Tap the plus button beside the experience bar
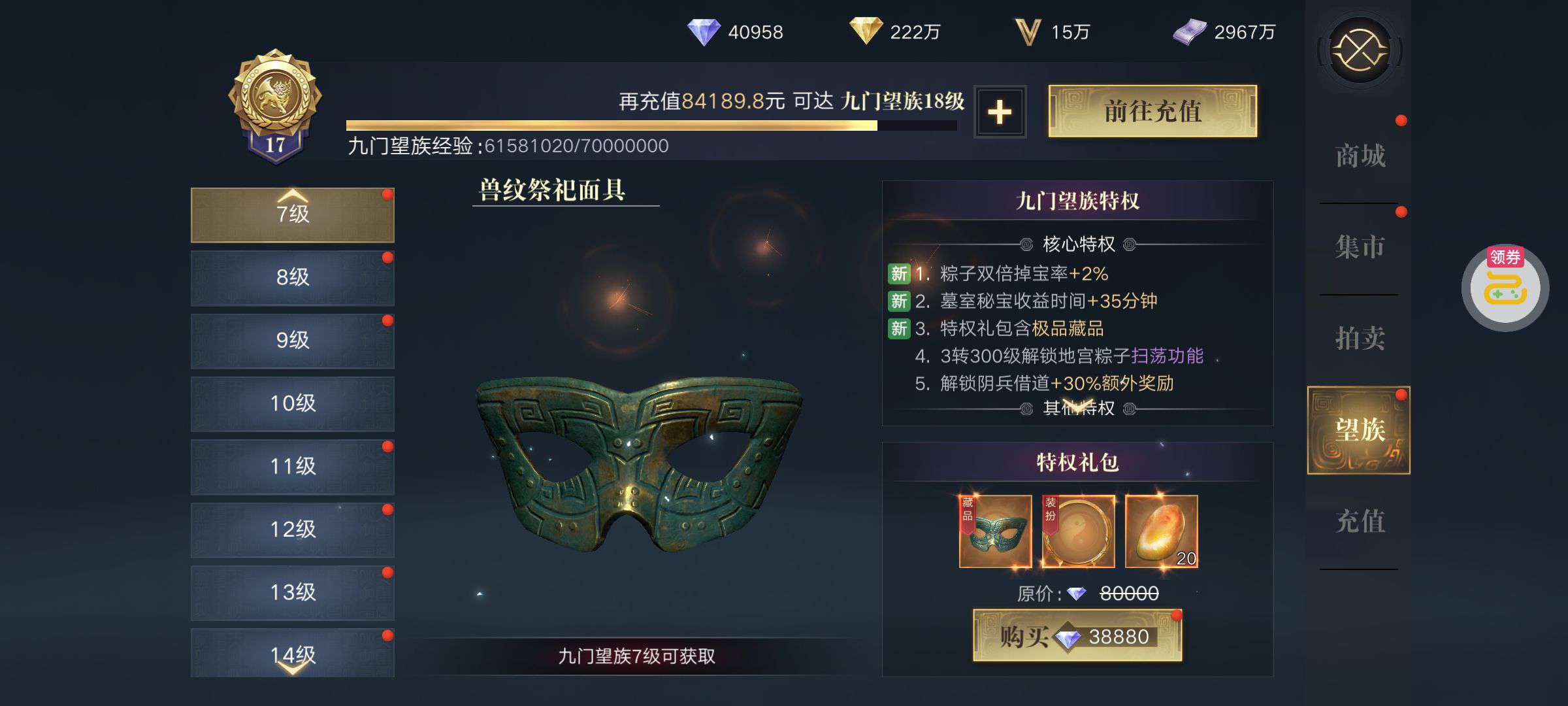1568x706 pixels. pyautogui.click(x=1000, y=112)
